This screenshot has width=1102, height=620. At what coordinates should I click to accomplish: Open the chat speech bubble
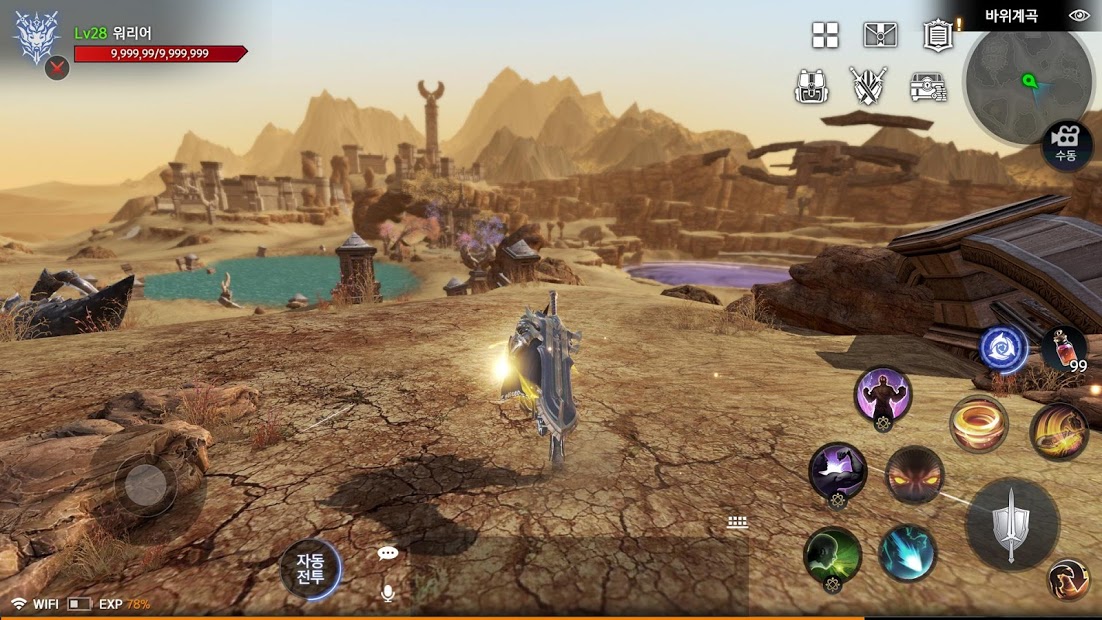point(388,553)
